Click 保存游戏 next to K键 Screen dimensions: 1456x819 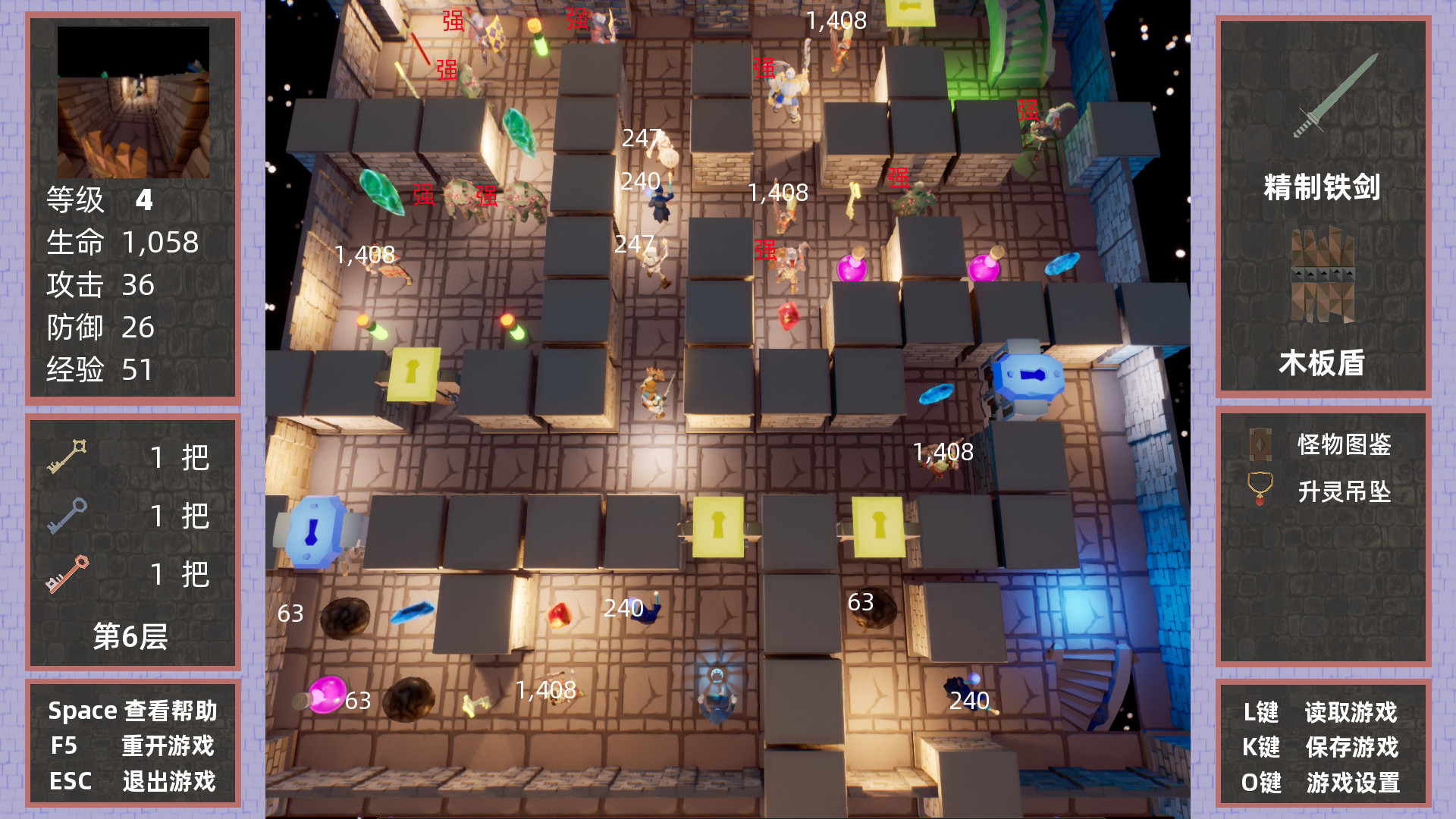(x=1354, y=748)
